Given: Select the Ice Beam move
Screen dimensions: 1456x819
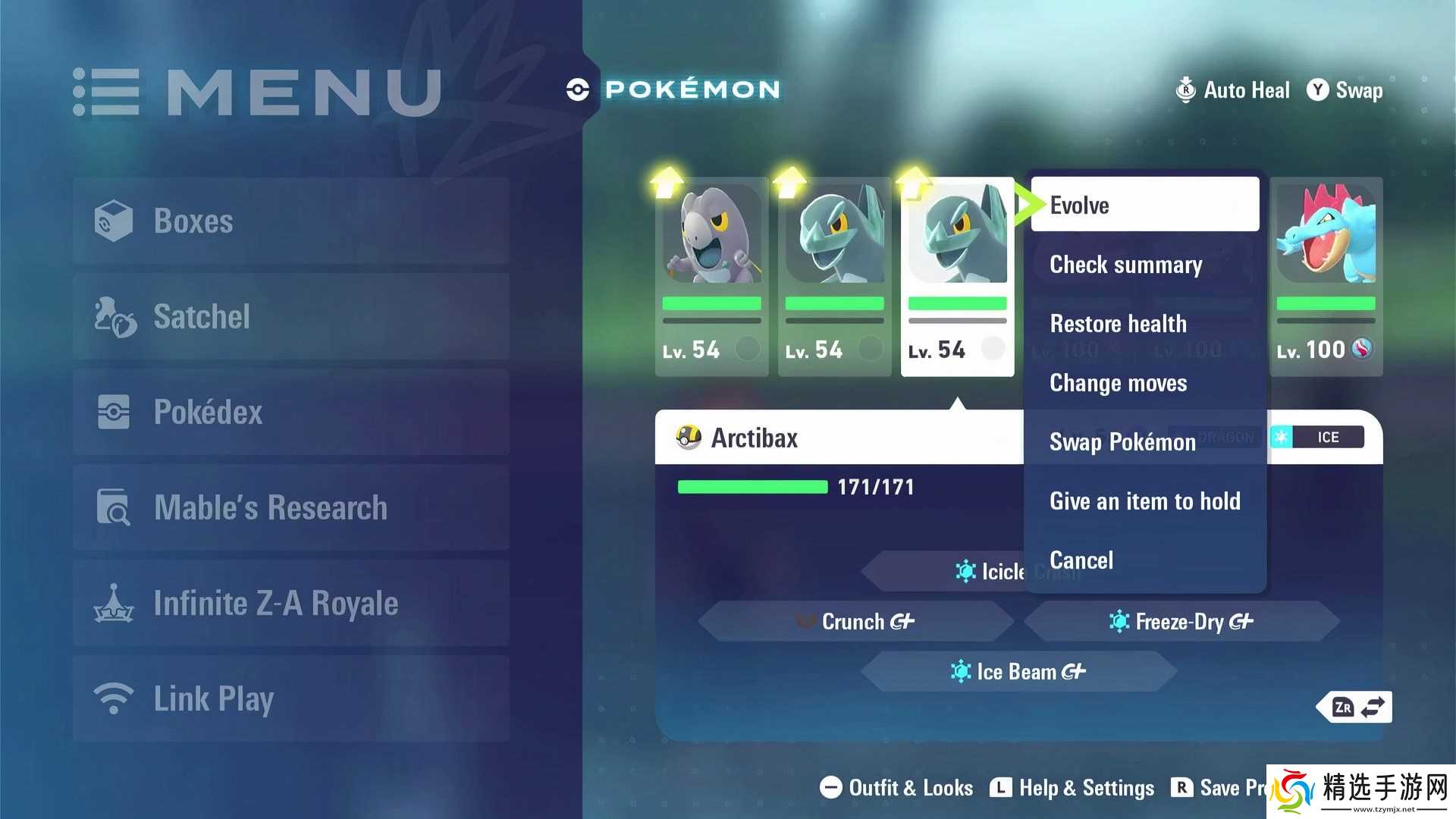Looking at the screenshot, I should (x=1018, y=672).
